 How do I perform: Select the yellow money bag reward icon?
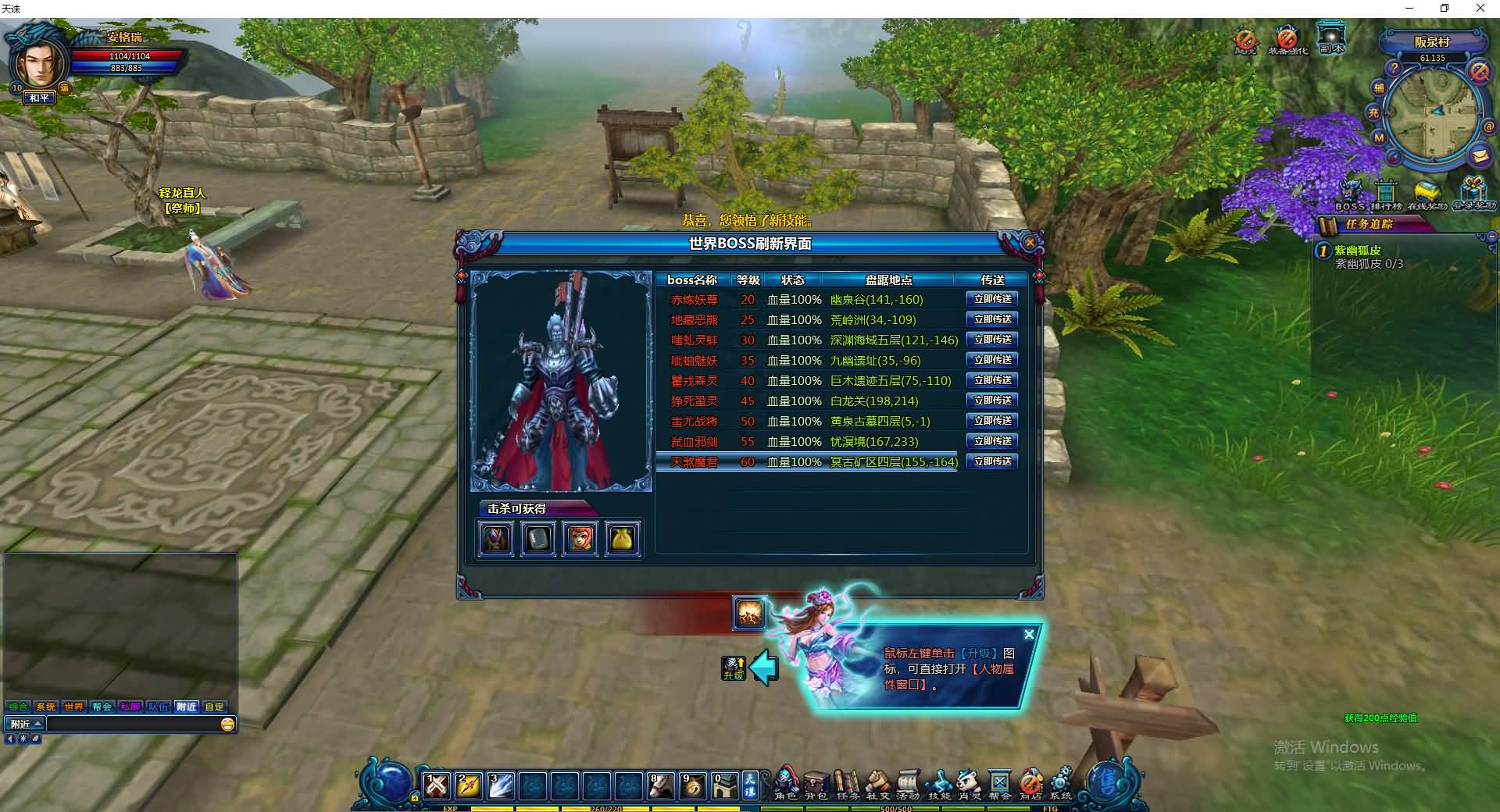(x=622, y=538)
